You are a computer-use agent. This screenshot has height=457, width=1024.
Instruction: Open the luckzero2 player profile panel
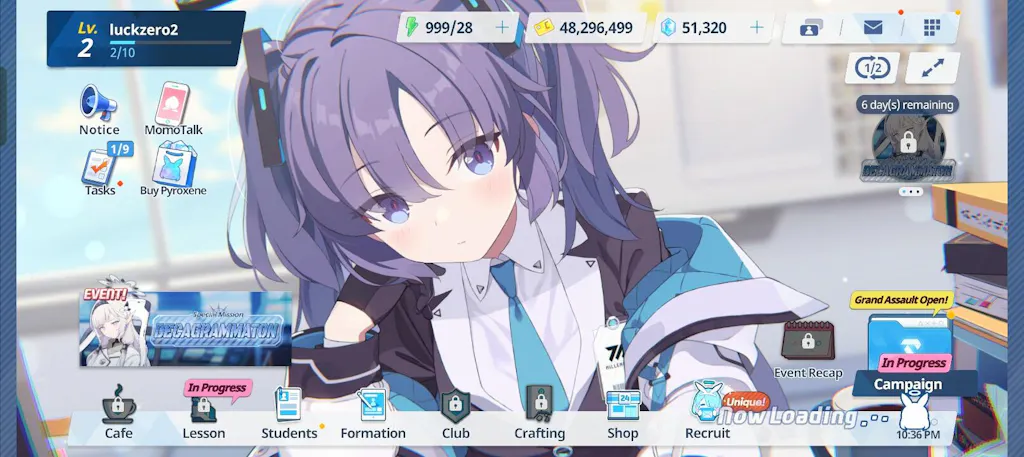(x=146, y=38)
